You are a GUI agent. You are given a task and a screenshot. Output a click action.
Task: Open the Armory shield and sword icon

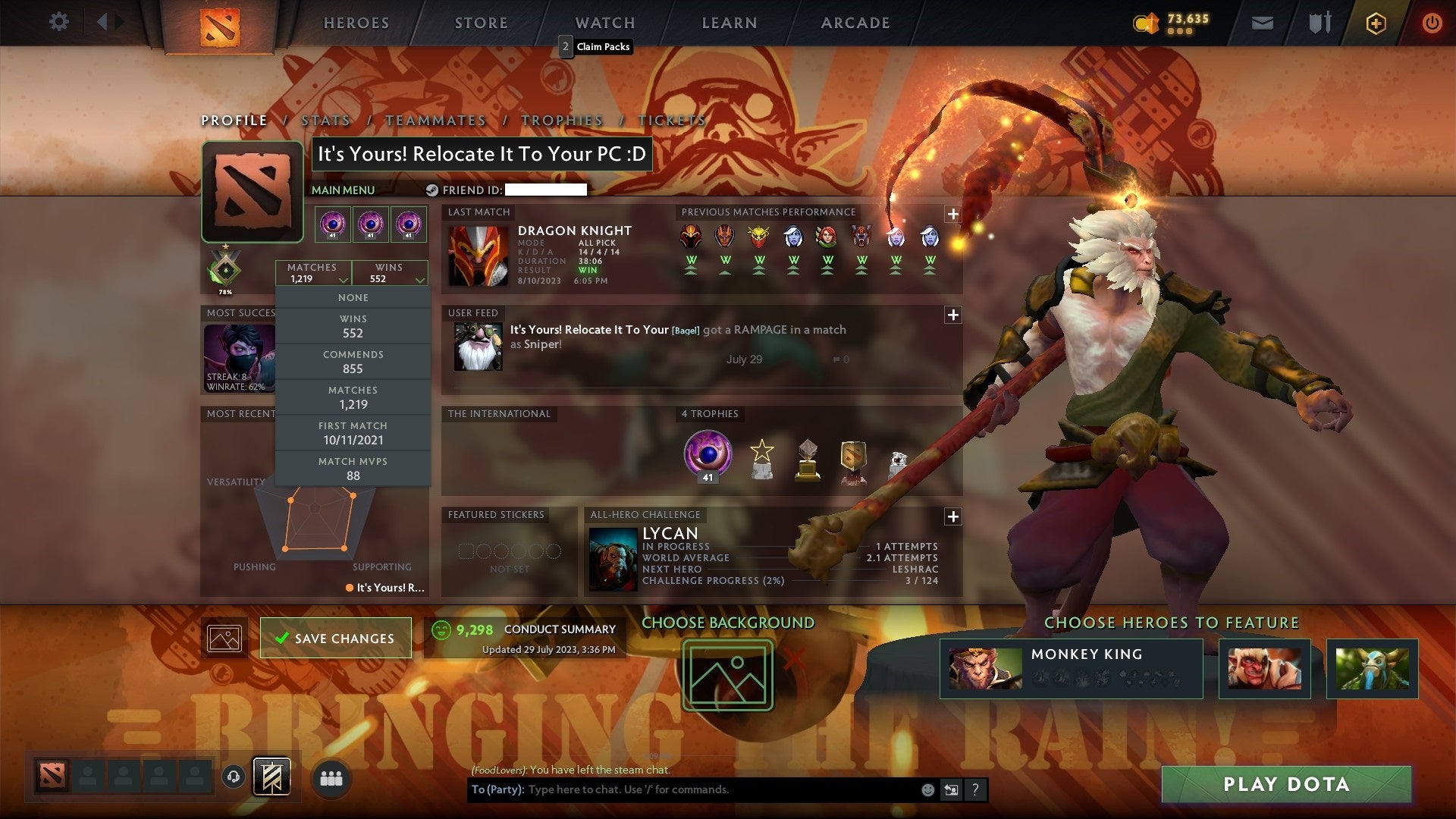point(1319,22)
